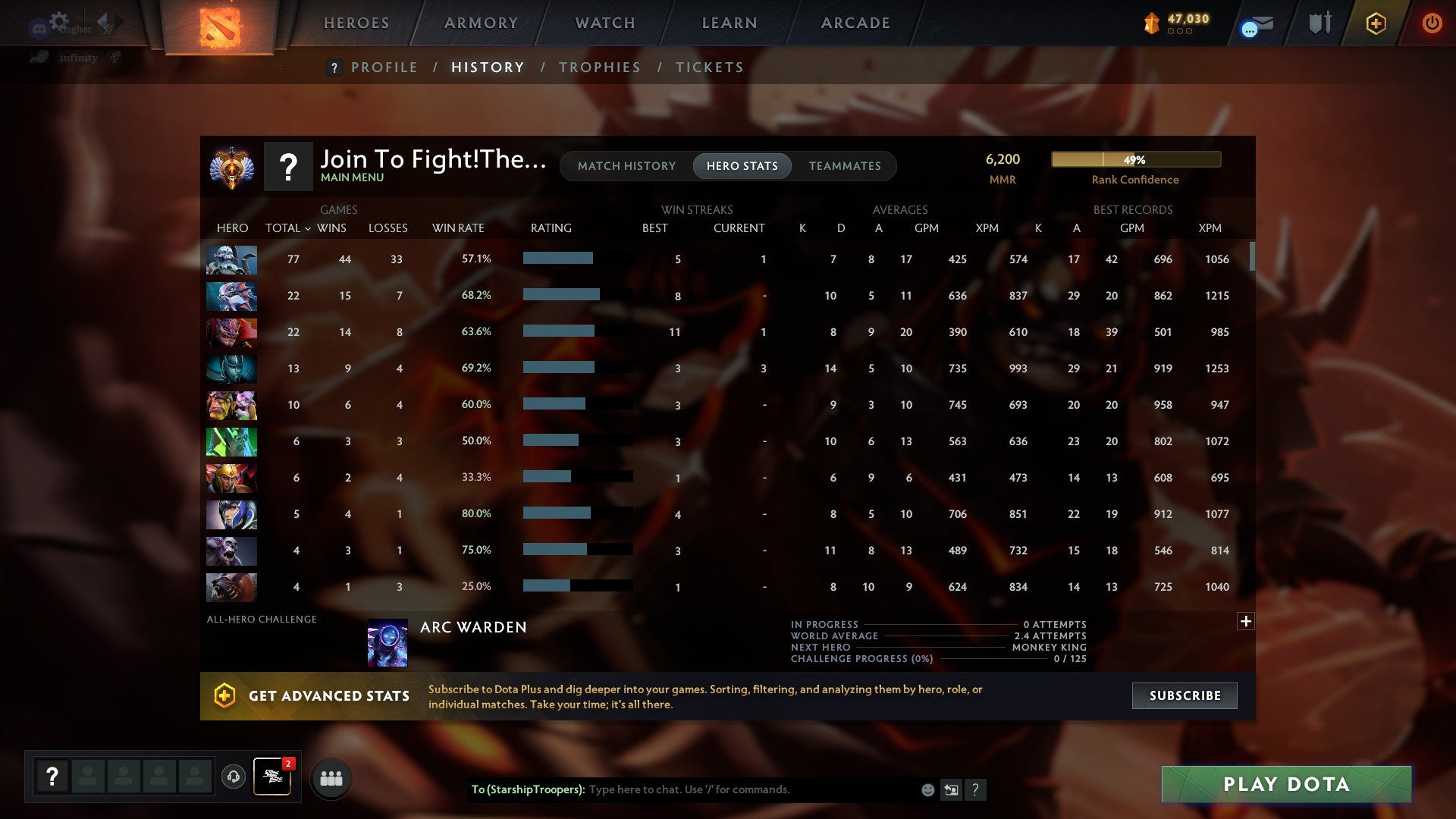Open the TROPHIES page
This screenshot has height=819, width=1456.
[x=599, y=67]
